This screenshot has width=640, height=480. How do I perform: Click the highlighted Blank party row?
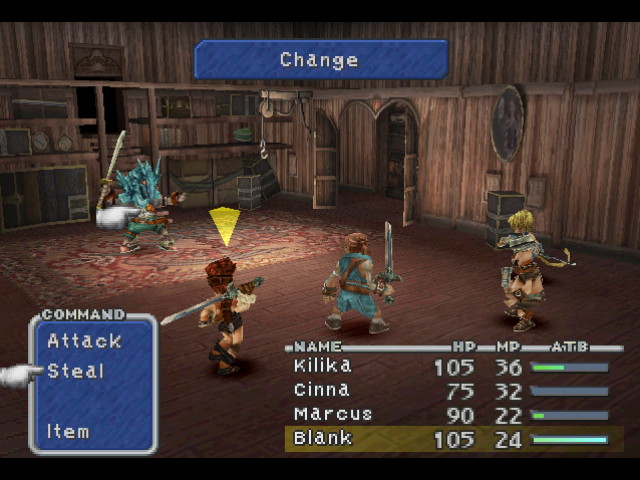click(x=452, y=439)
